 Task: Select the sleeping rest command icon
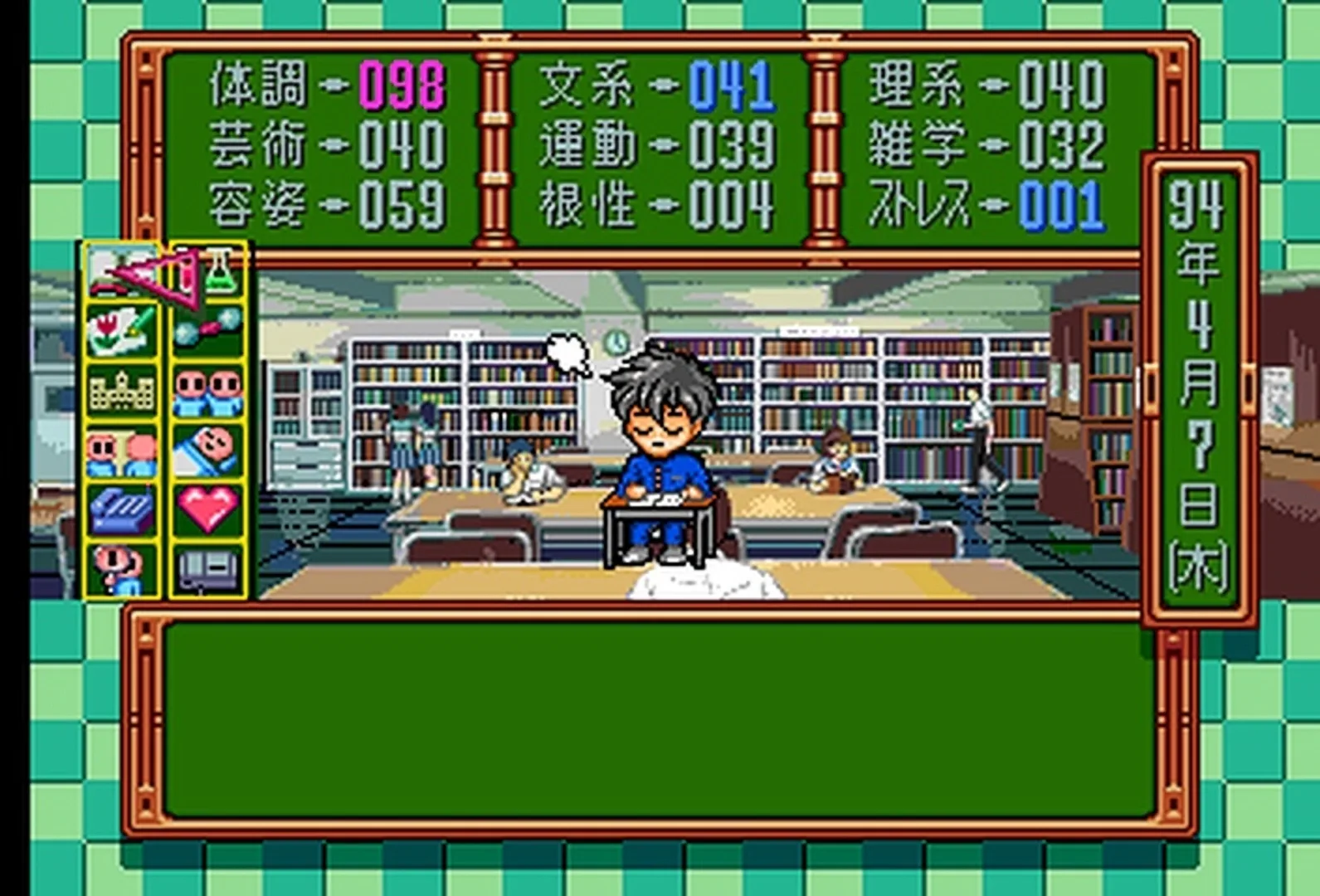209,448
